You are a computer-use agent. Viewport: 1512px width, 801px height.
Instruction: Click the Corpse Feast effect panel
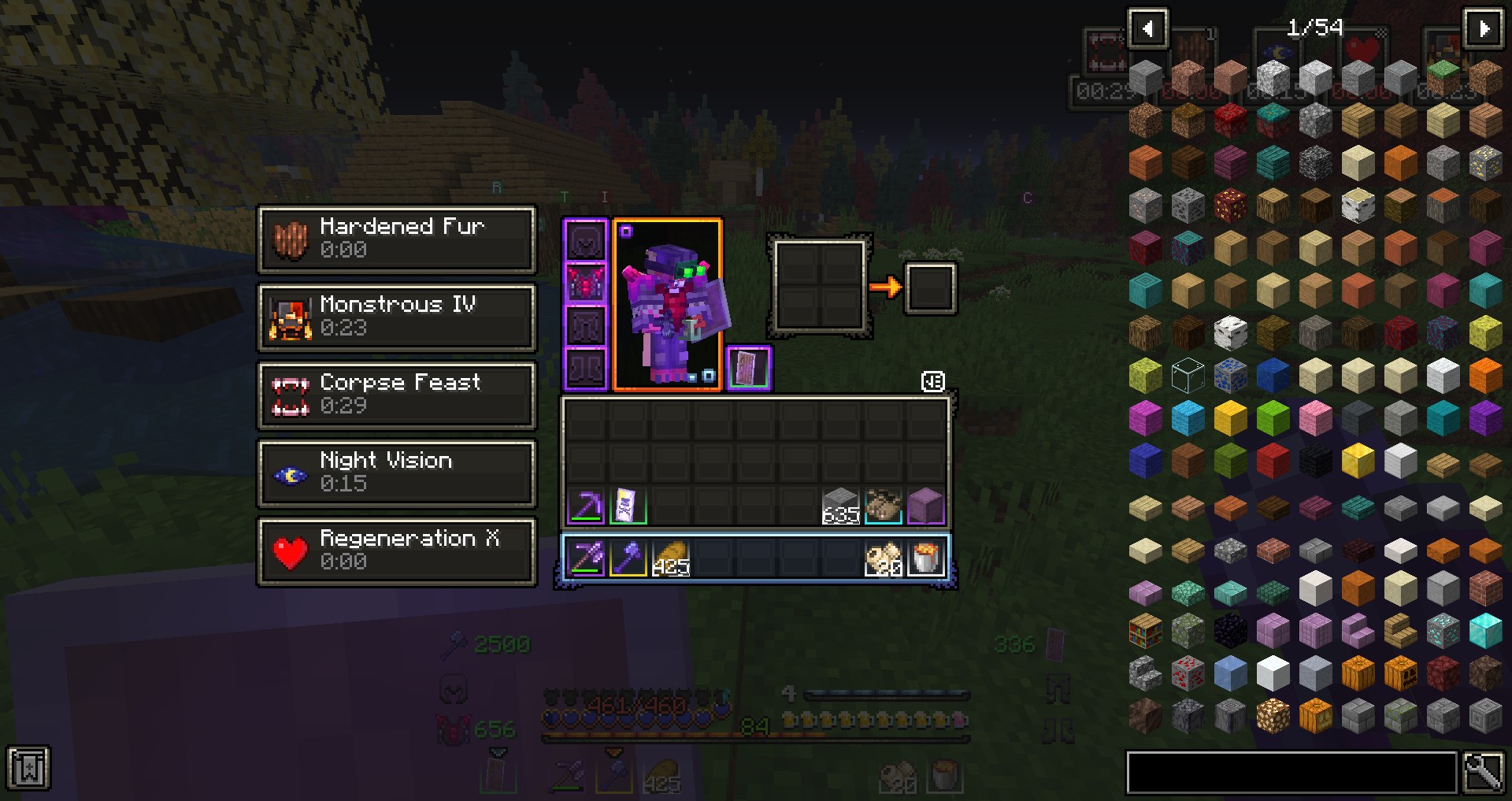pos(397,395)
